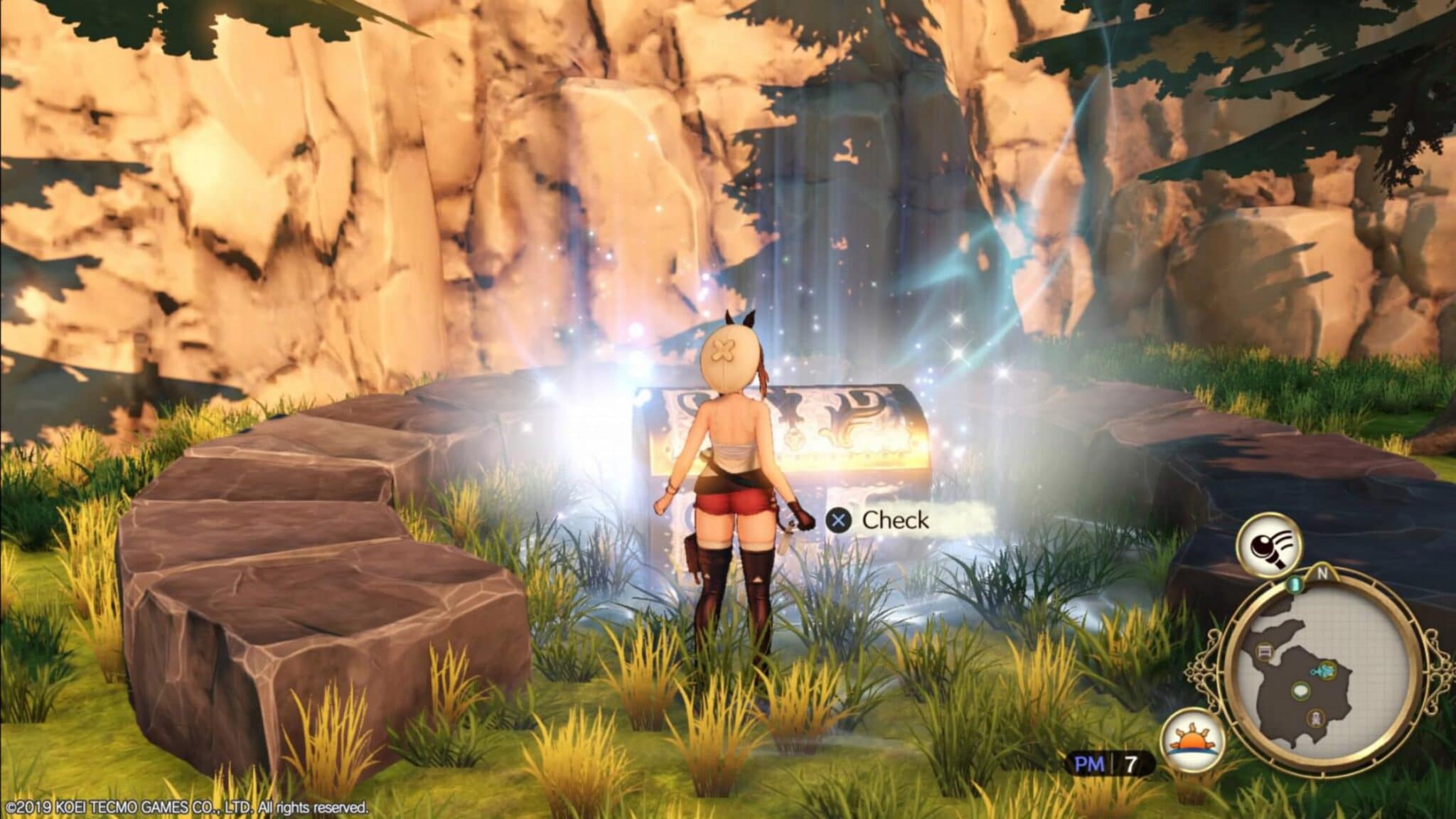
Task: Click the teal door marker on minimap rim
Action: point(1295,584)
